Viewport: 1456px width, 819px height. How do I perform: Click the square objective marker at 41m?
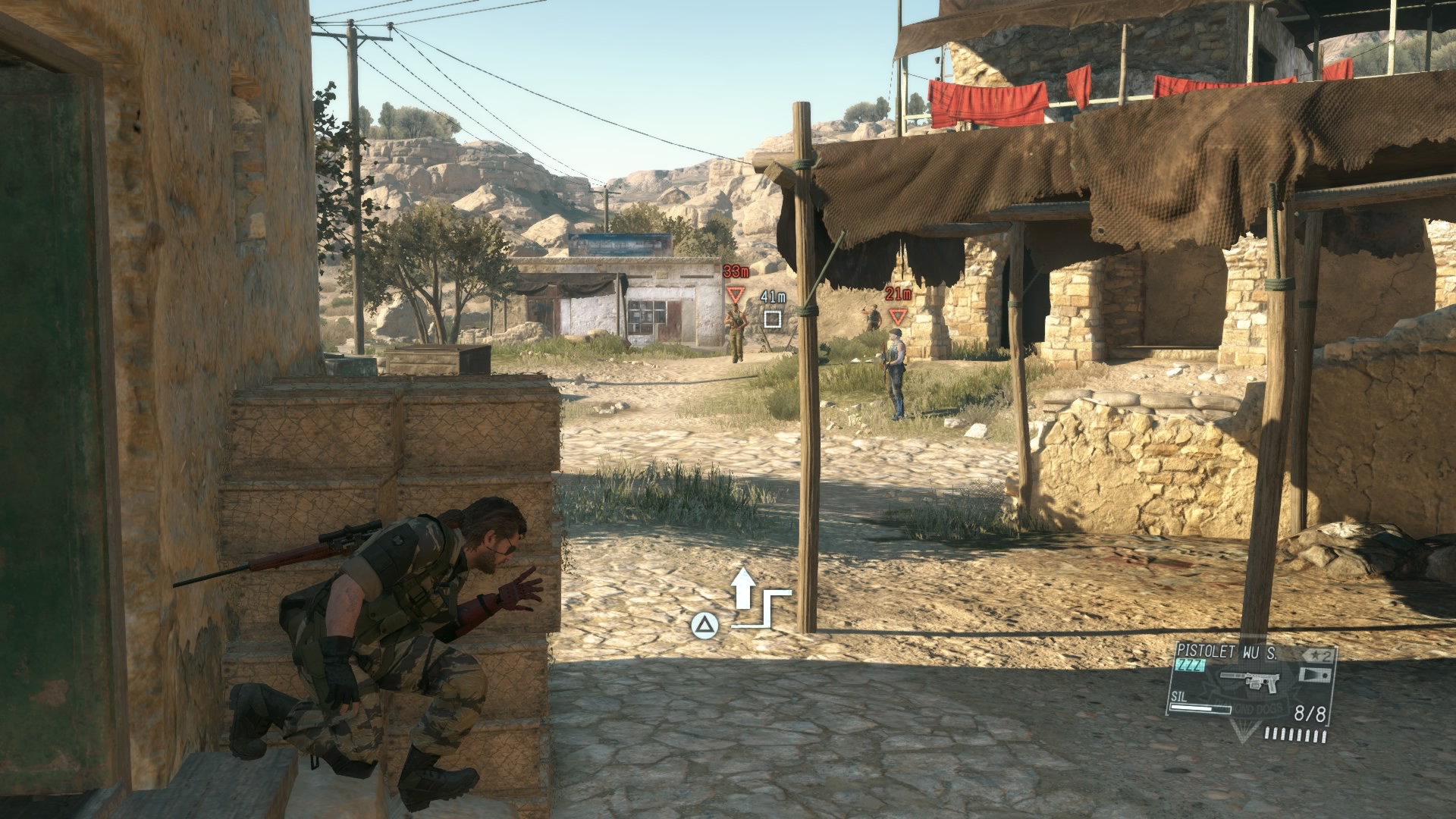click(772, 318)
